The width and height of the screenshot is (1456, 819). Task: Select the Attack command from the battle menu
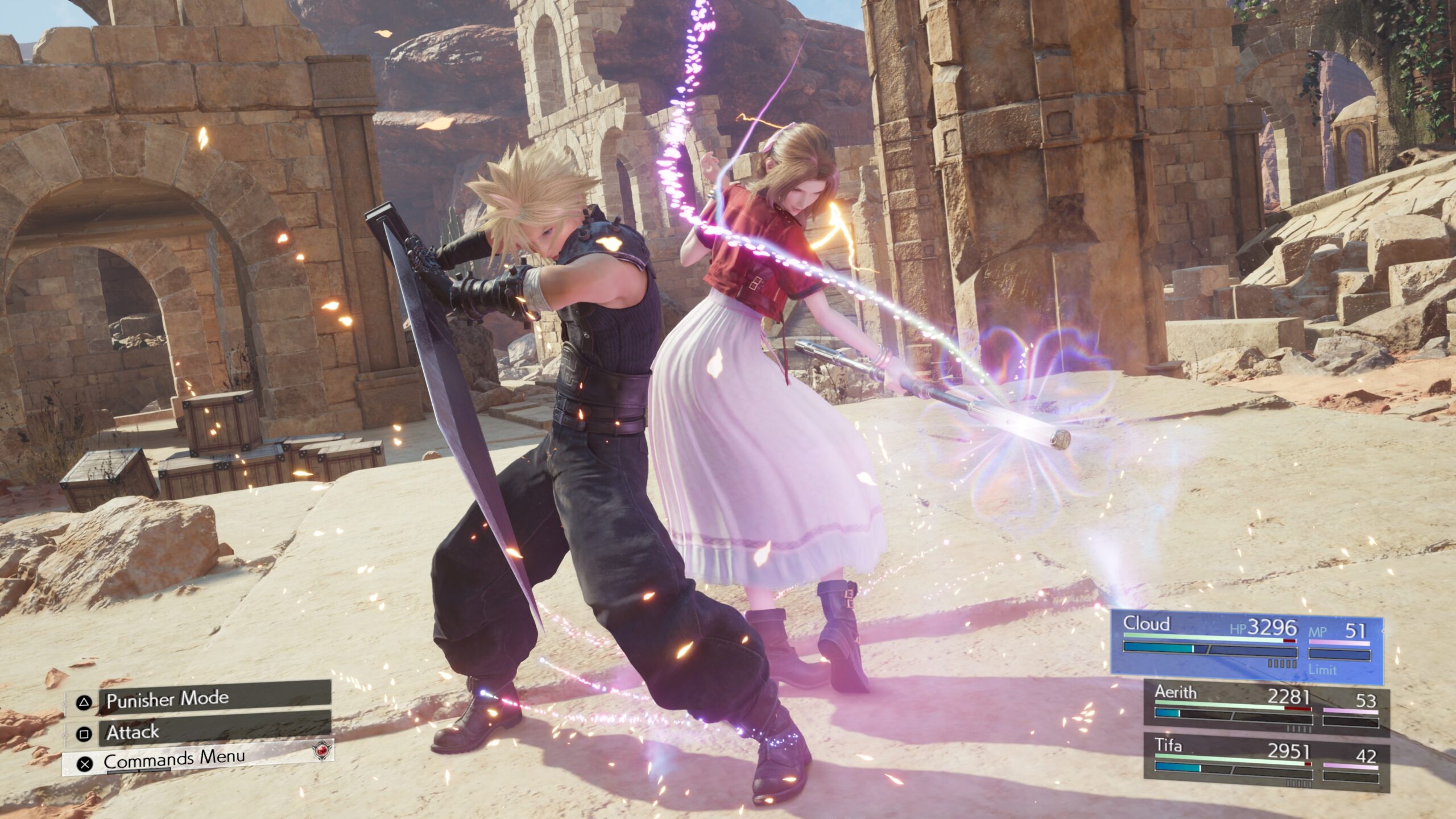[133, 735]
